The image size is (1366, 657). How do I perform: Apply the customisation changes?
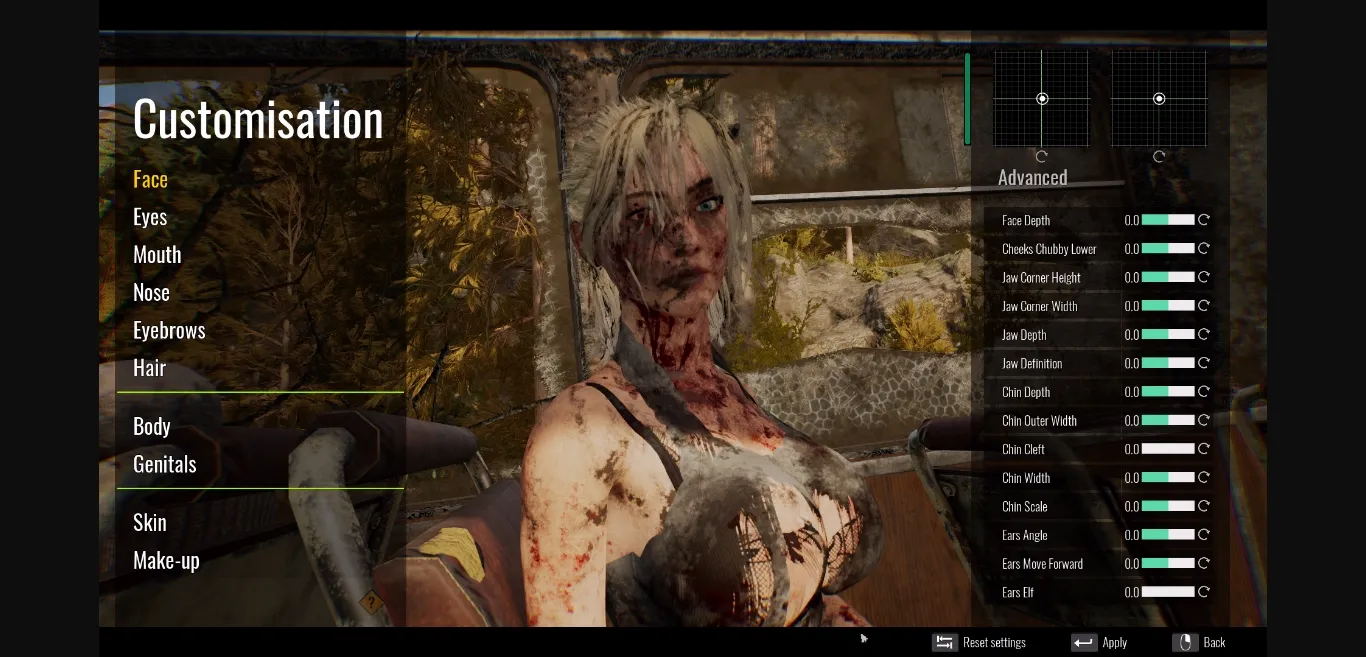(x=1100, y=642)
